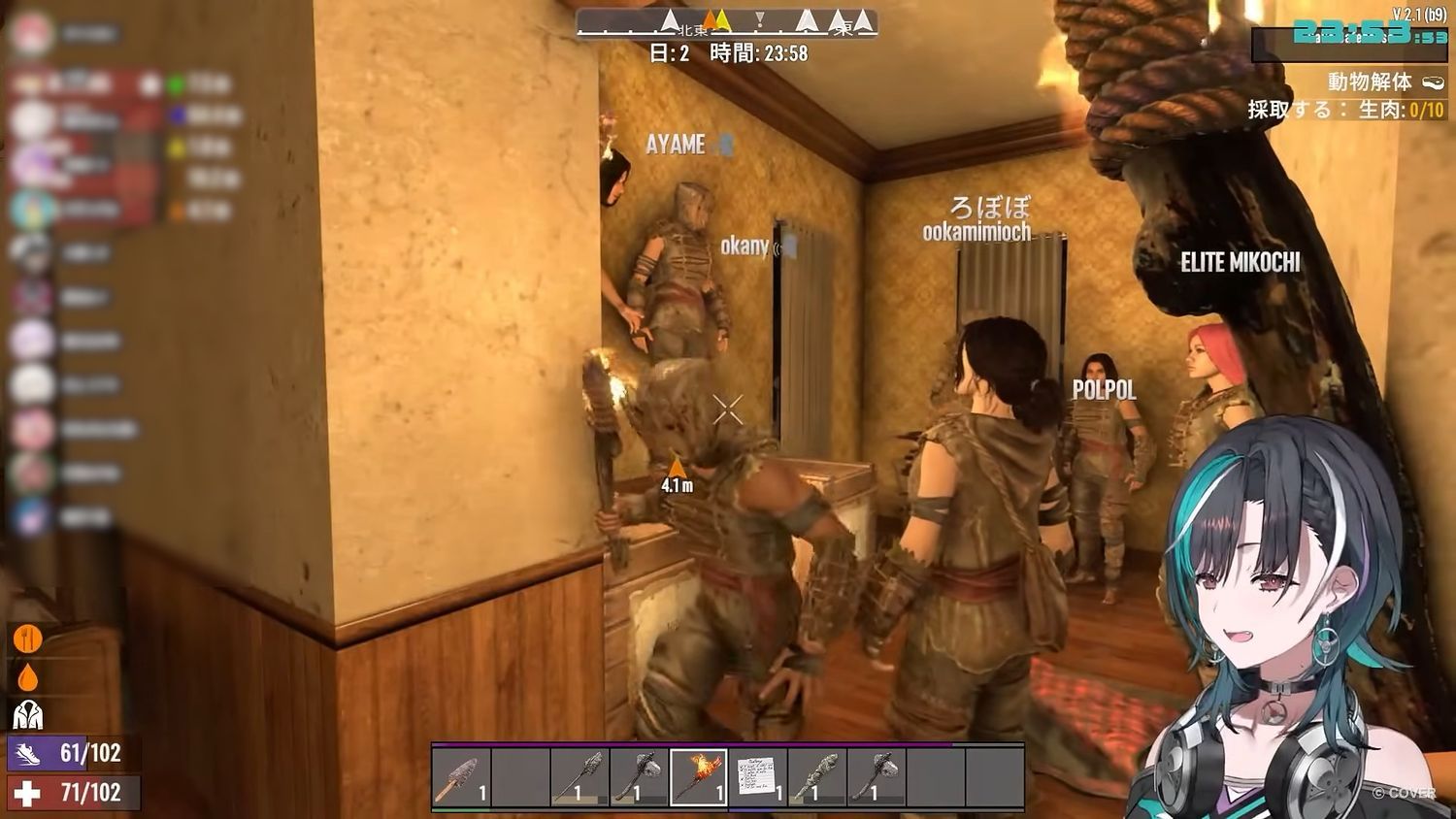The height and width of the screenshot is (819, 1456).
Task: Select the thin stone spear slot
Action: pyautogui.click(x=579, y=777)
